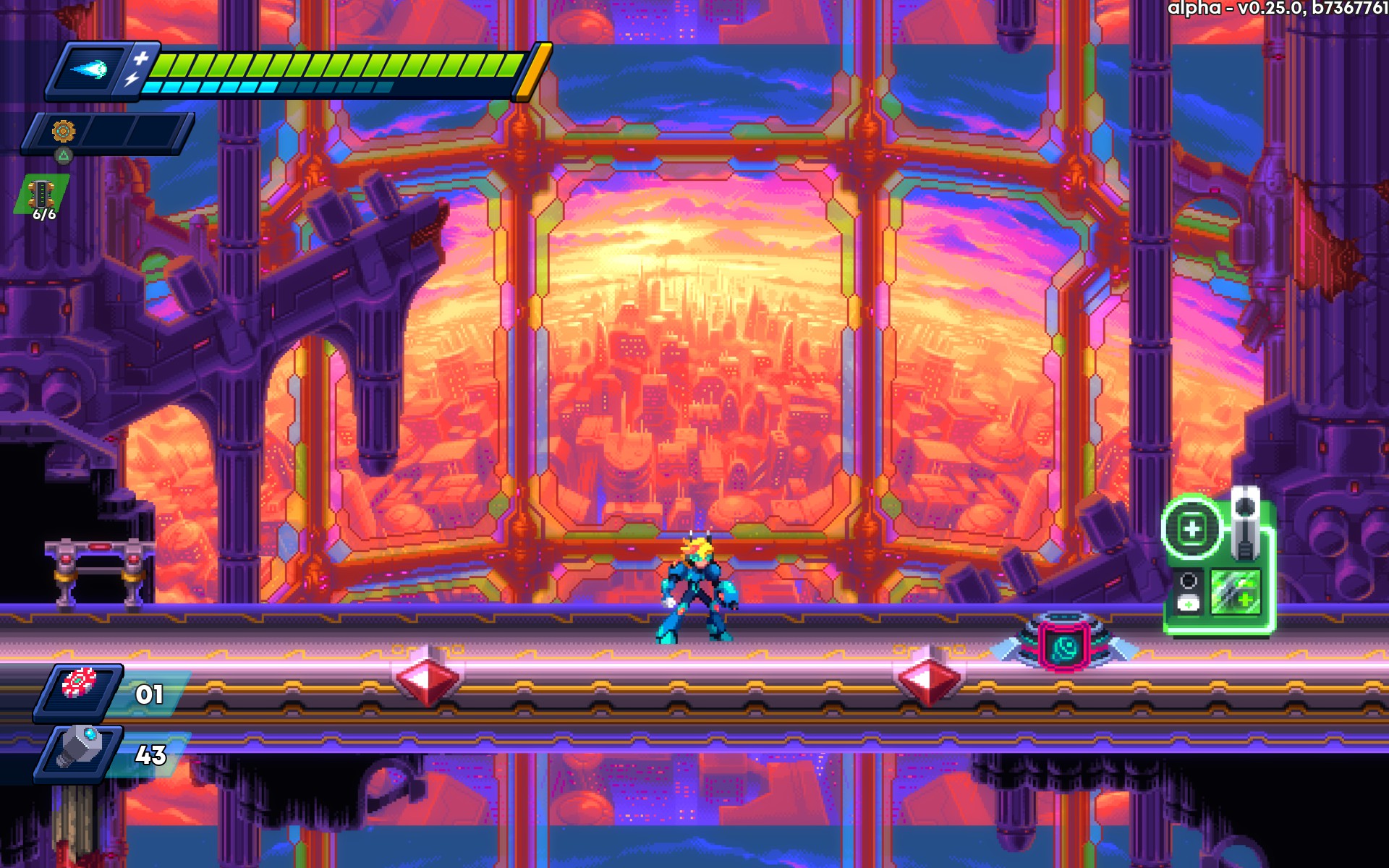Click the red poker chip token icon

pyautogui.click(x=79, y=684)
